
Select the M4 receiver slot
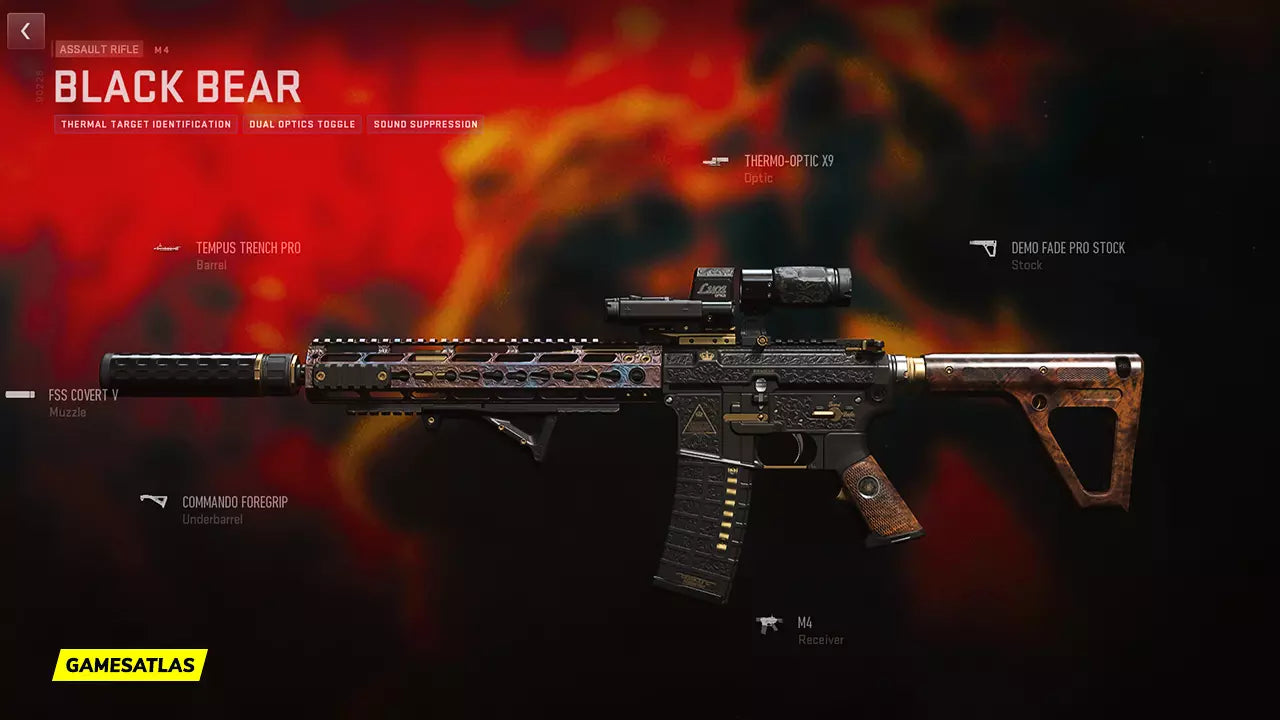point(804,623)
